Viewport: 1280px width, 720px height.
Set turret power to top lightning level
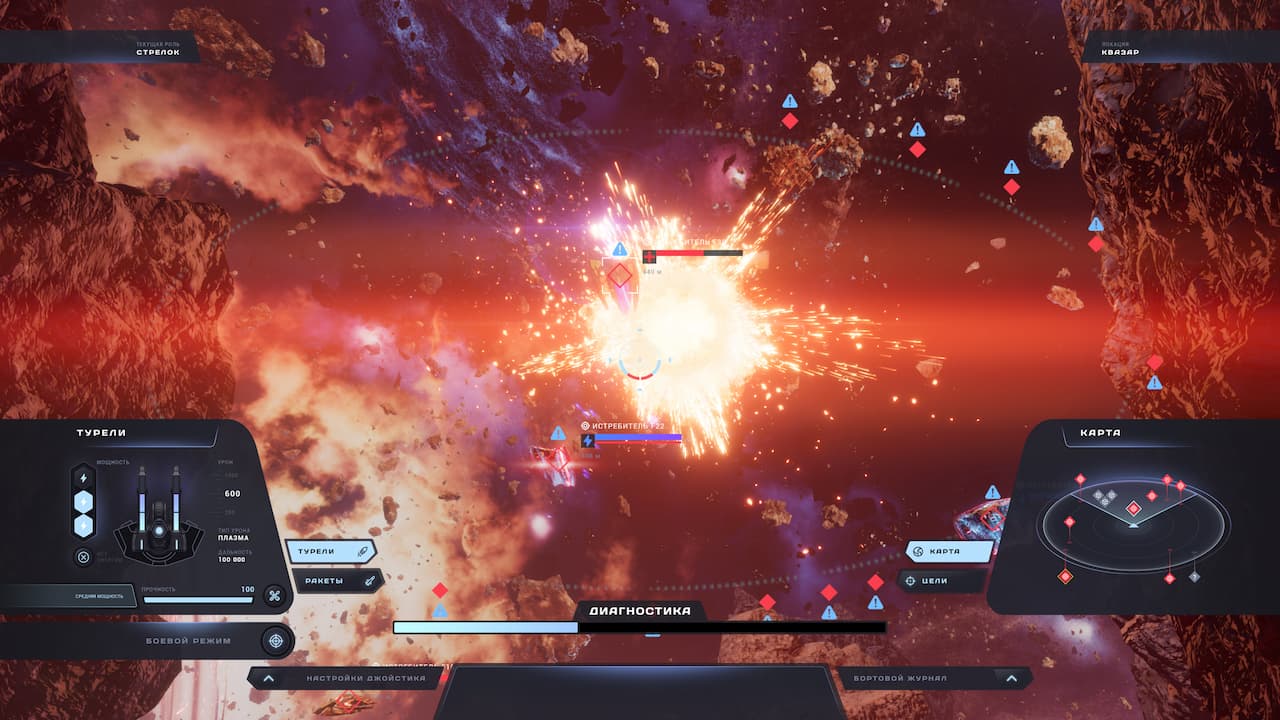coord(84,479)
